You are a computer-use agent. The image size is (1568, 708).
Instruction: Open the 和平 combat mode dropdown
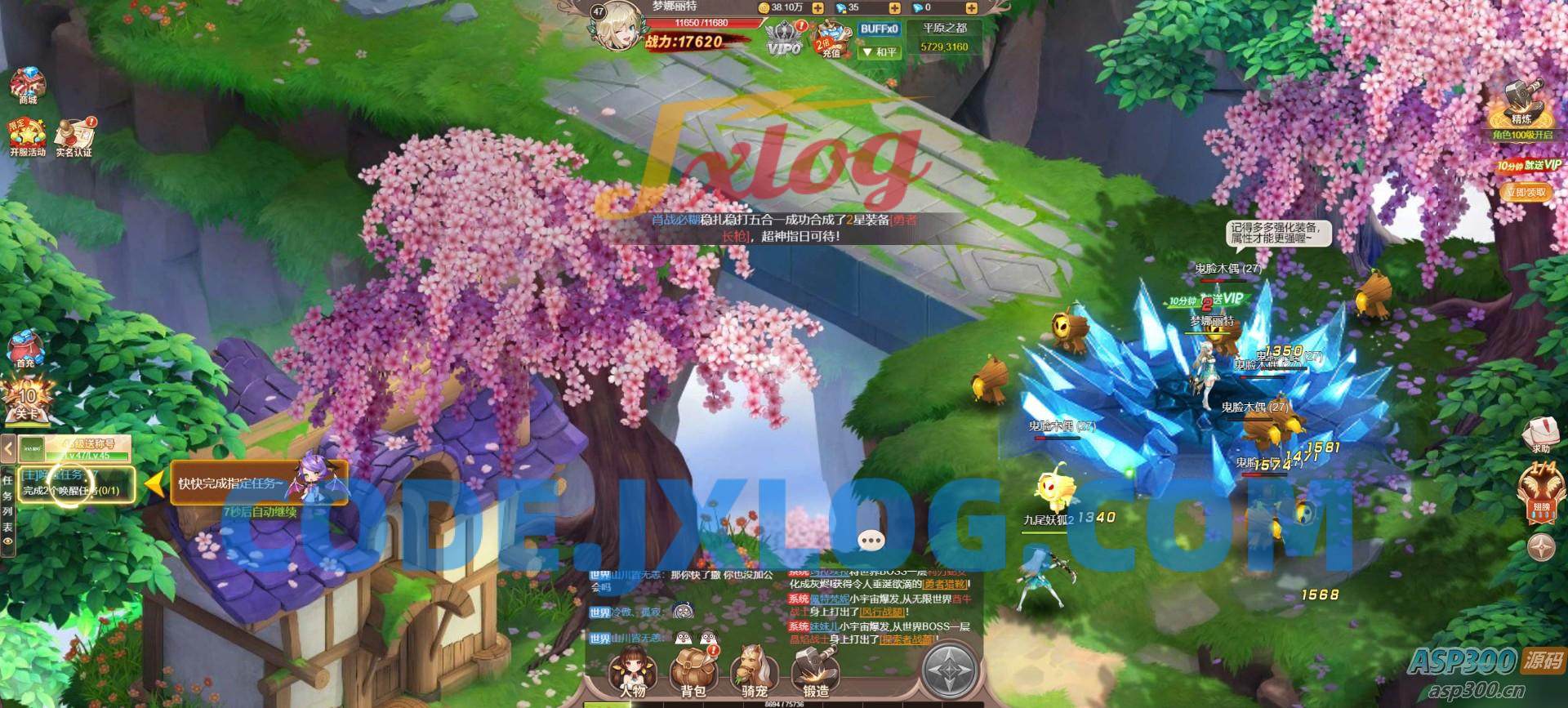point(879,51)
